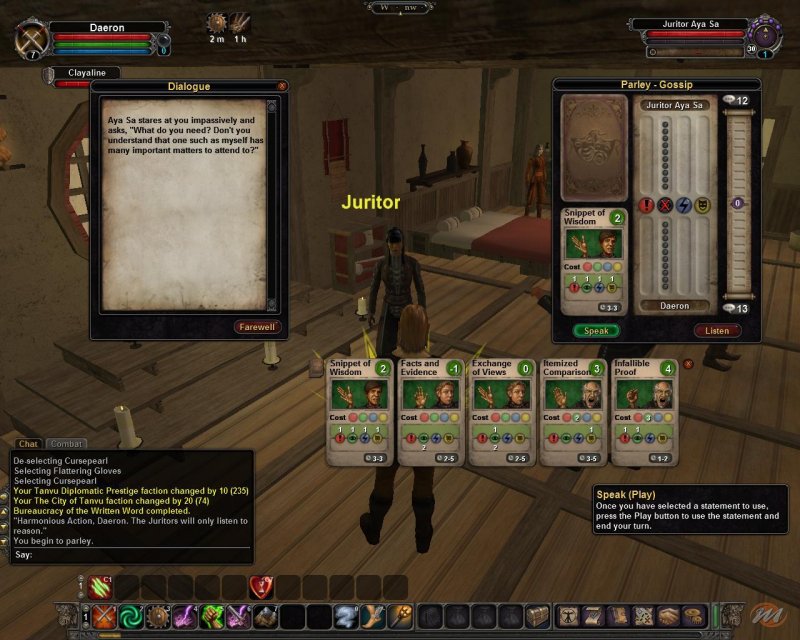The width and height of the screenshot is (800, 640).
Task: Play the selected statement with Speak
Action: [x=596, y=330]
